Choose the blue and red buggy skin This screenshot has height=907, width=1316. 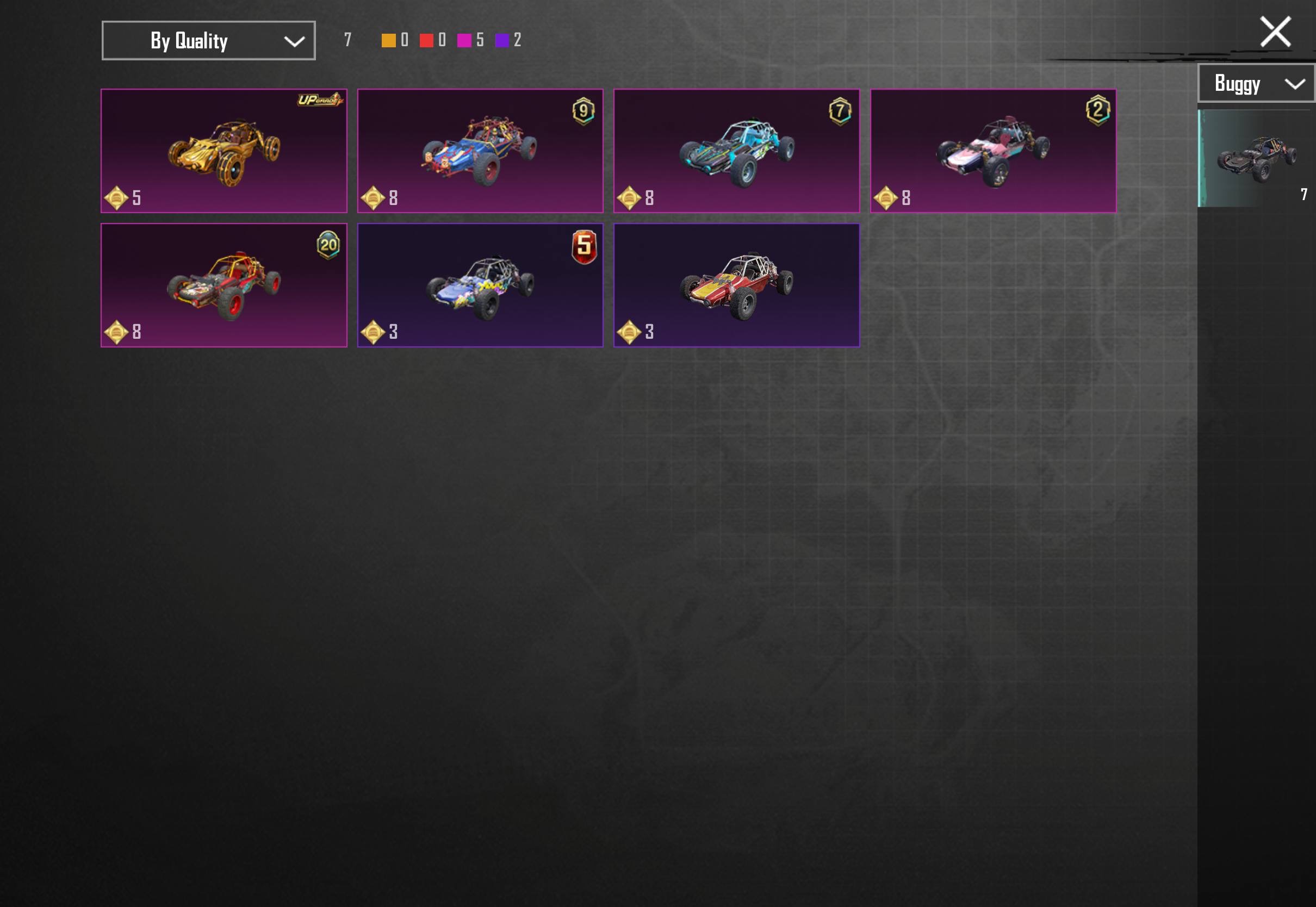pos(480,151)
